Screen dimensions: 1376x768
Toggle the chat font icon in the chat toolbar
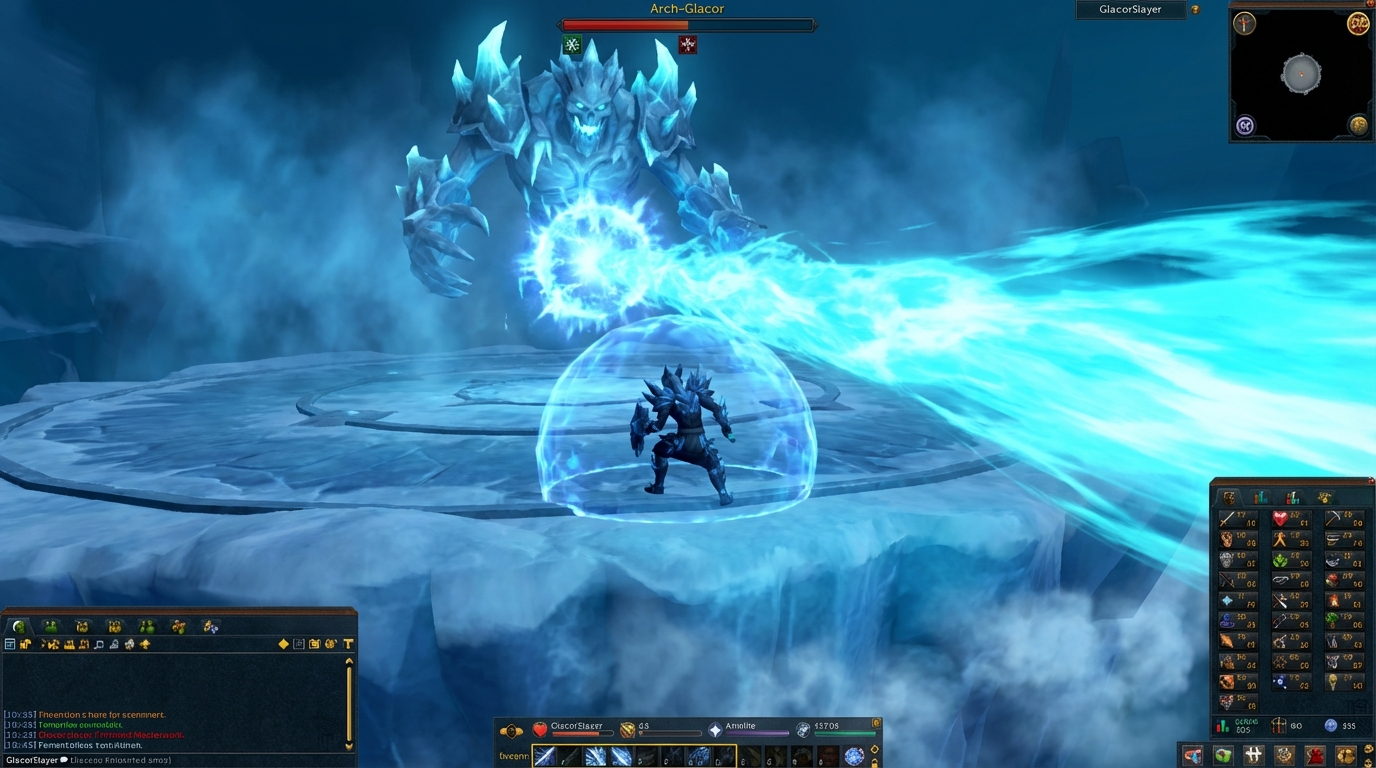348,643
